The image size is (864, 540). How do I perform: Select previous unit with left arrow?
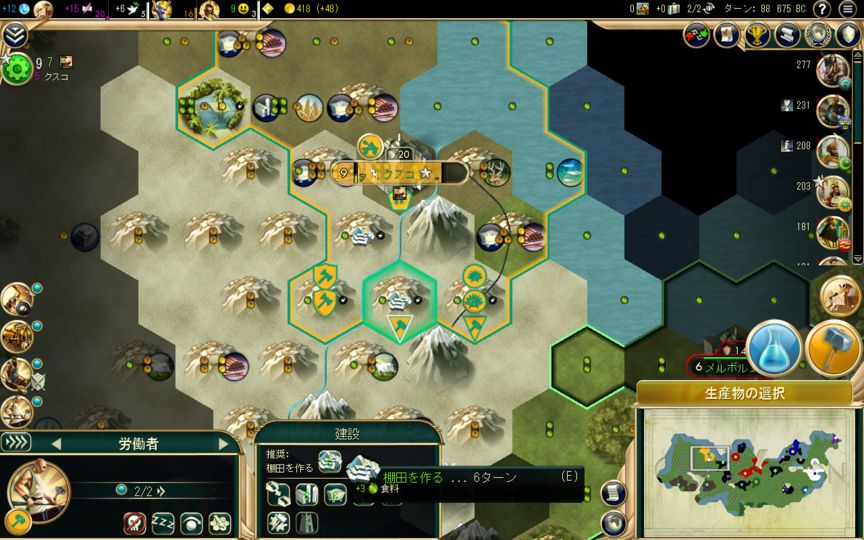click(56, 443)
